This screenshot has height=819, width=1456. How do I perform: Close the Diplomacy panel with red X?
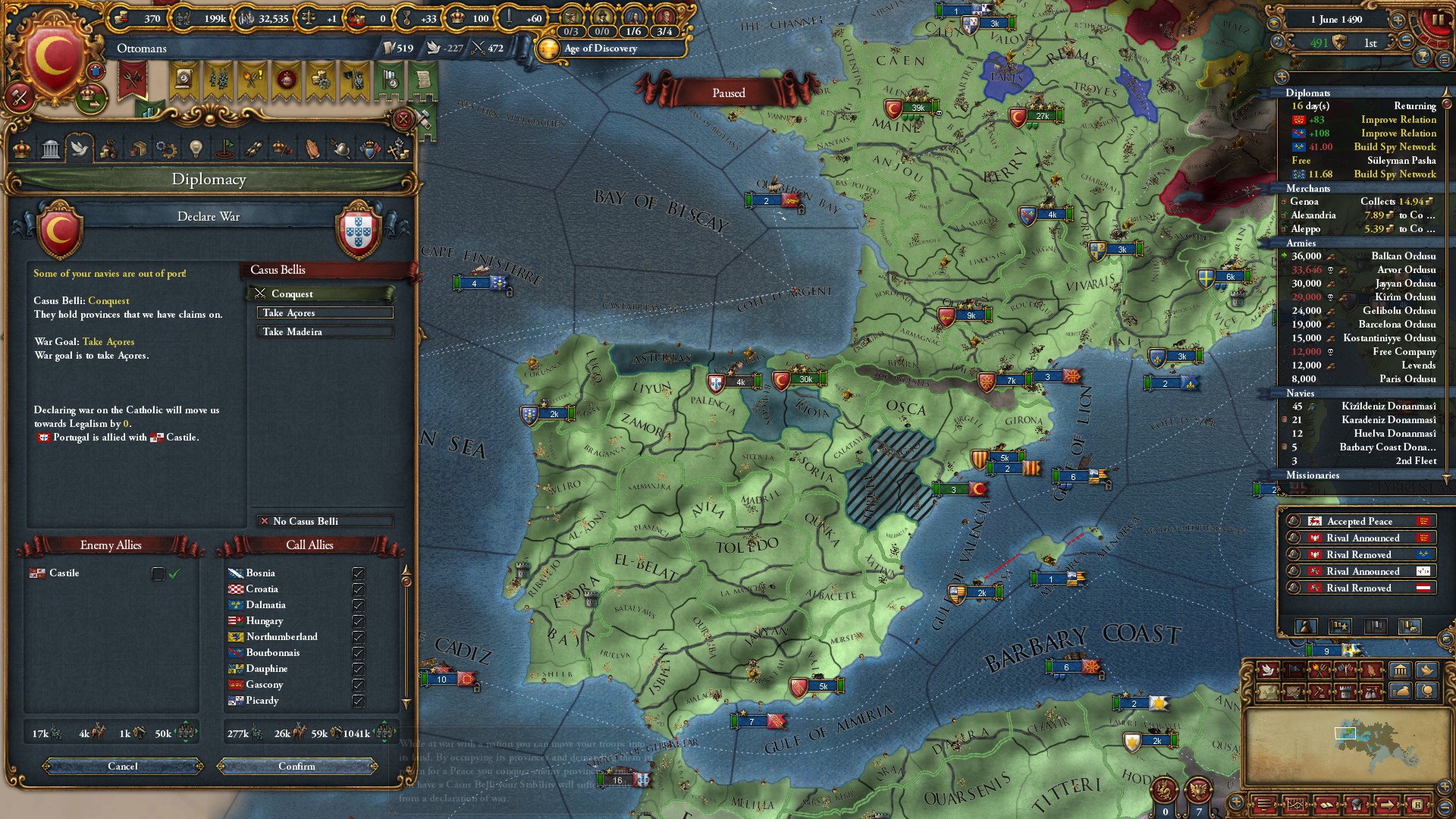point(403,119)
